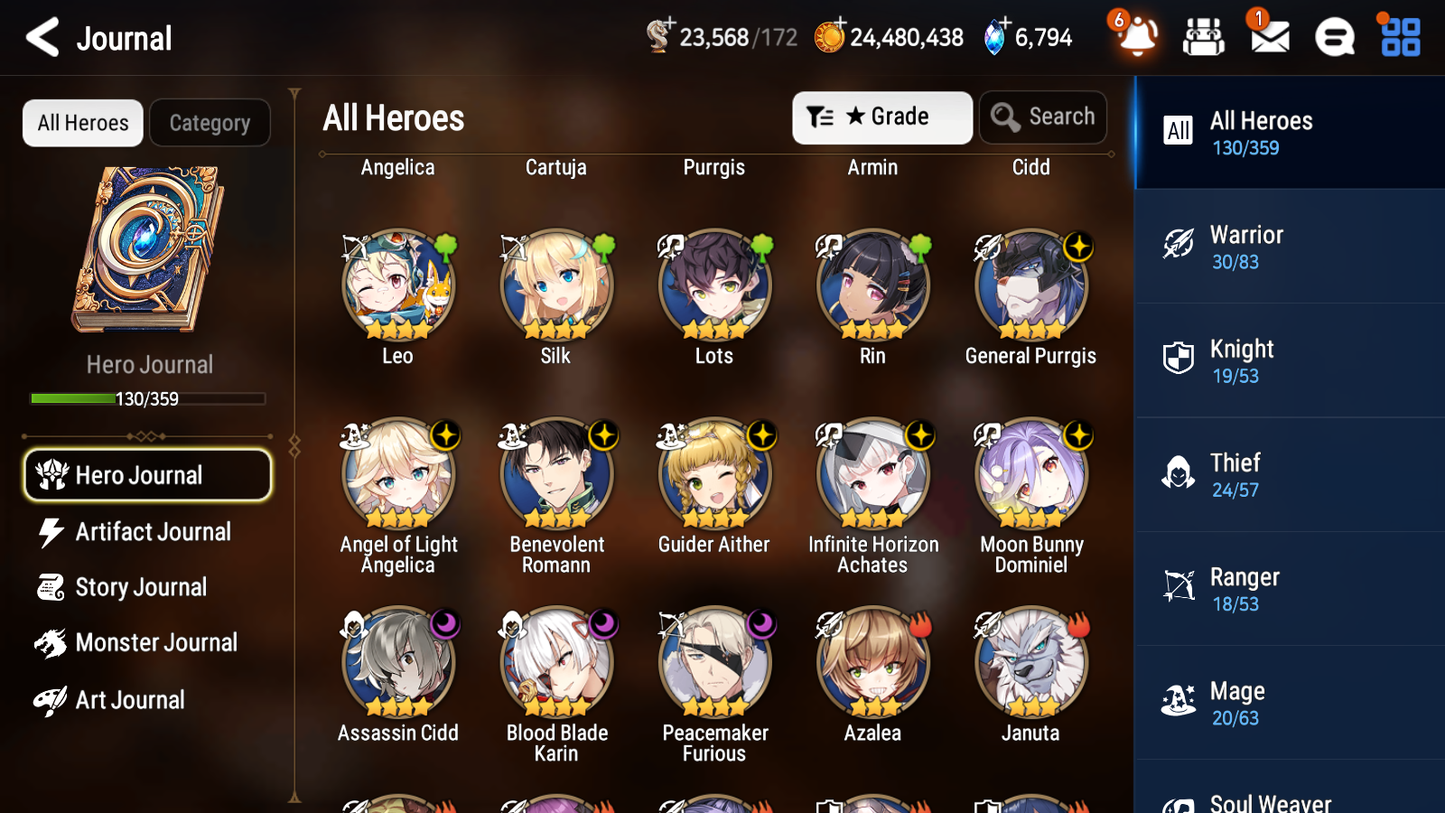Image resolution: width=1445 pixels, height=813 pixels.
Task: Open the Search function
Action: tap(1043, 116)
